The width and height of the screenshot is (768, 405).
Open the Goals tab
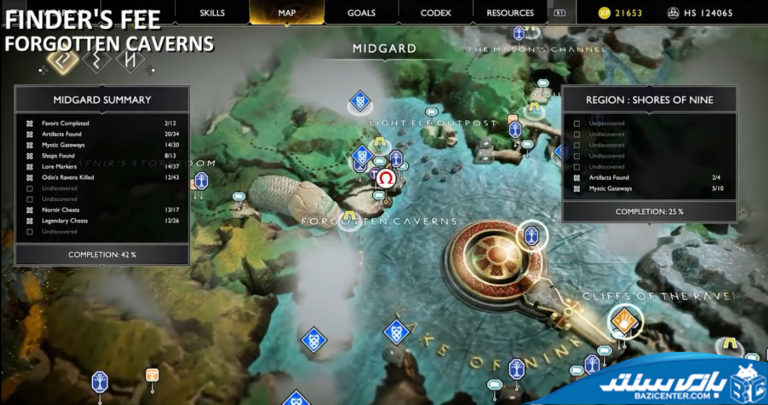pos(361,13)
